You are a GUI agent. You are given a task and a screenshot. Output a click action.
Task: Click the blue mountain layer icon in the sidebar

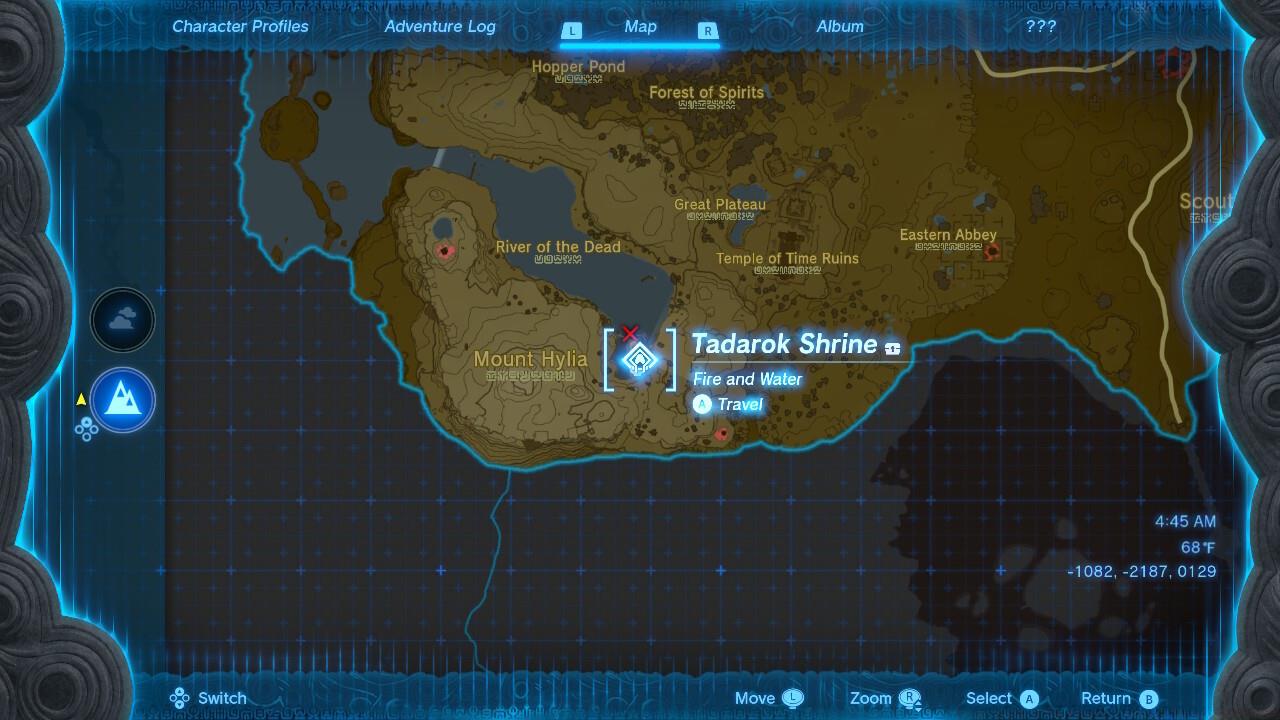pos(122,399)
